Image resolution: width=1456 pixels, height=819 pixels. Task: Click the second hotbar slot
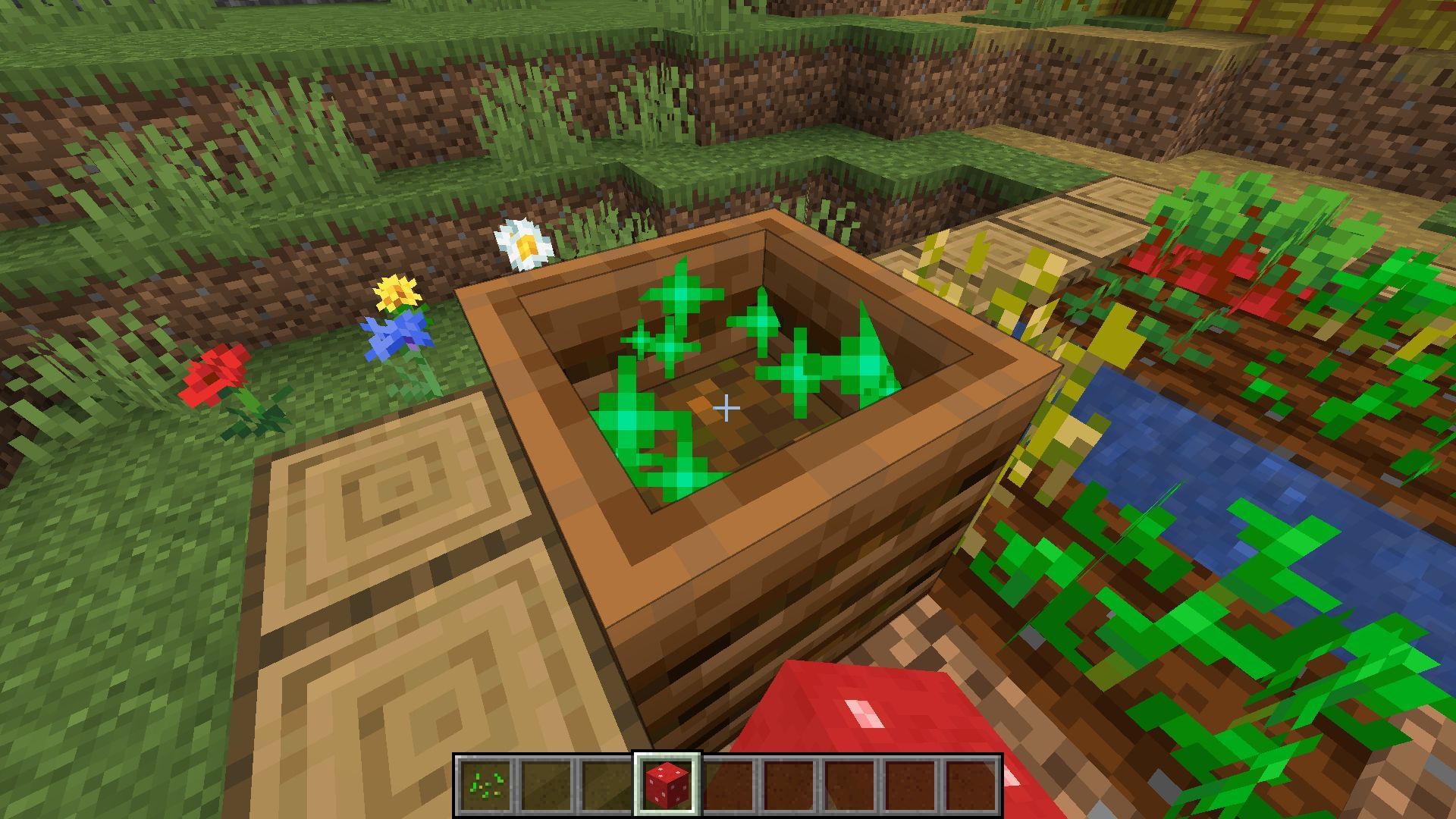point(548,781)
